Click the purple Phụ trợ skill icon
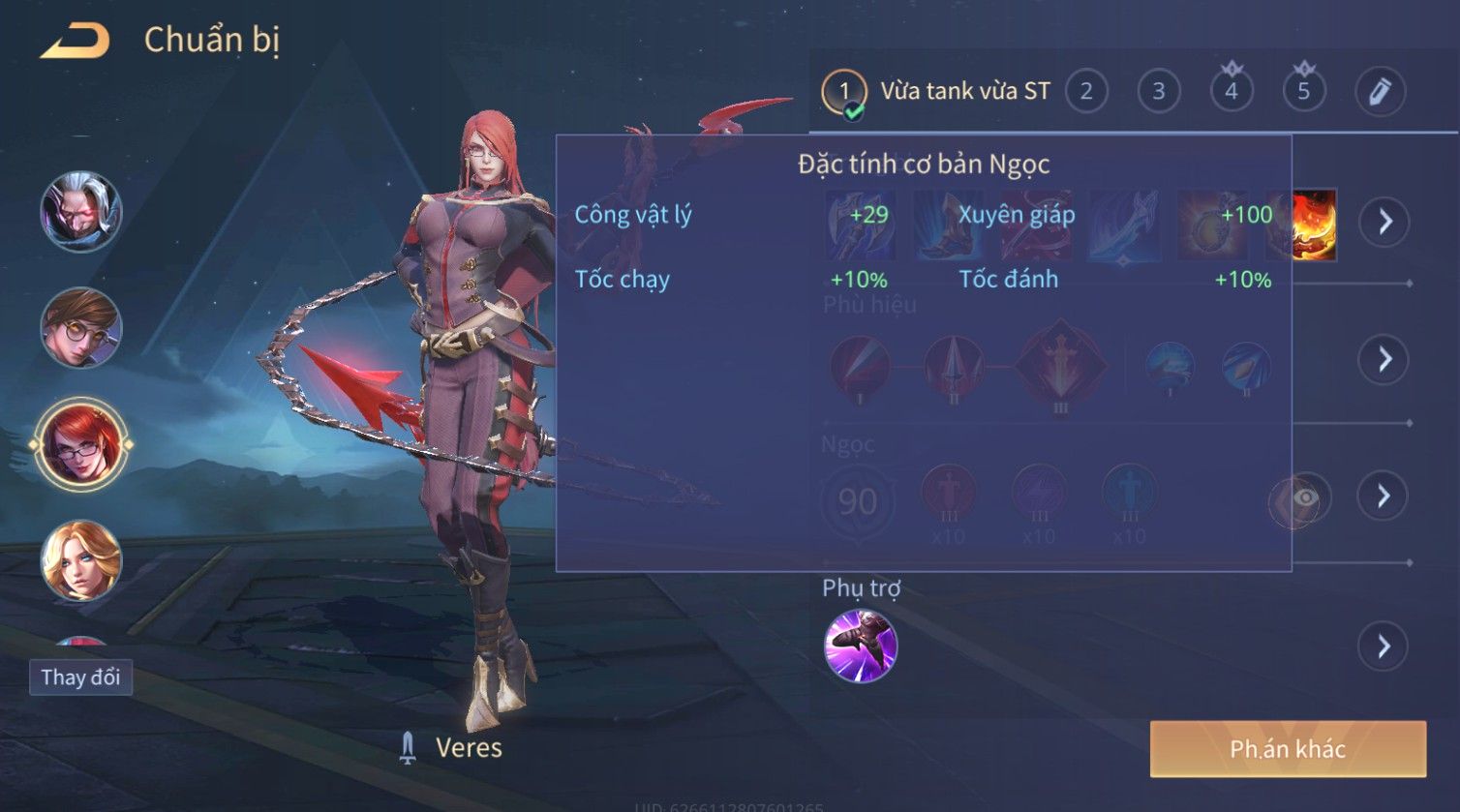The height and width of the screenshot is (812, 1460). (860, 646)
